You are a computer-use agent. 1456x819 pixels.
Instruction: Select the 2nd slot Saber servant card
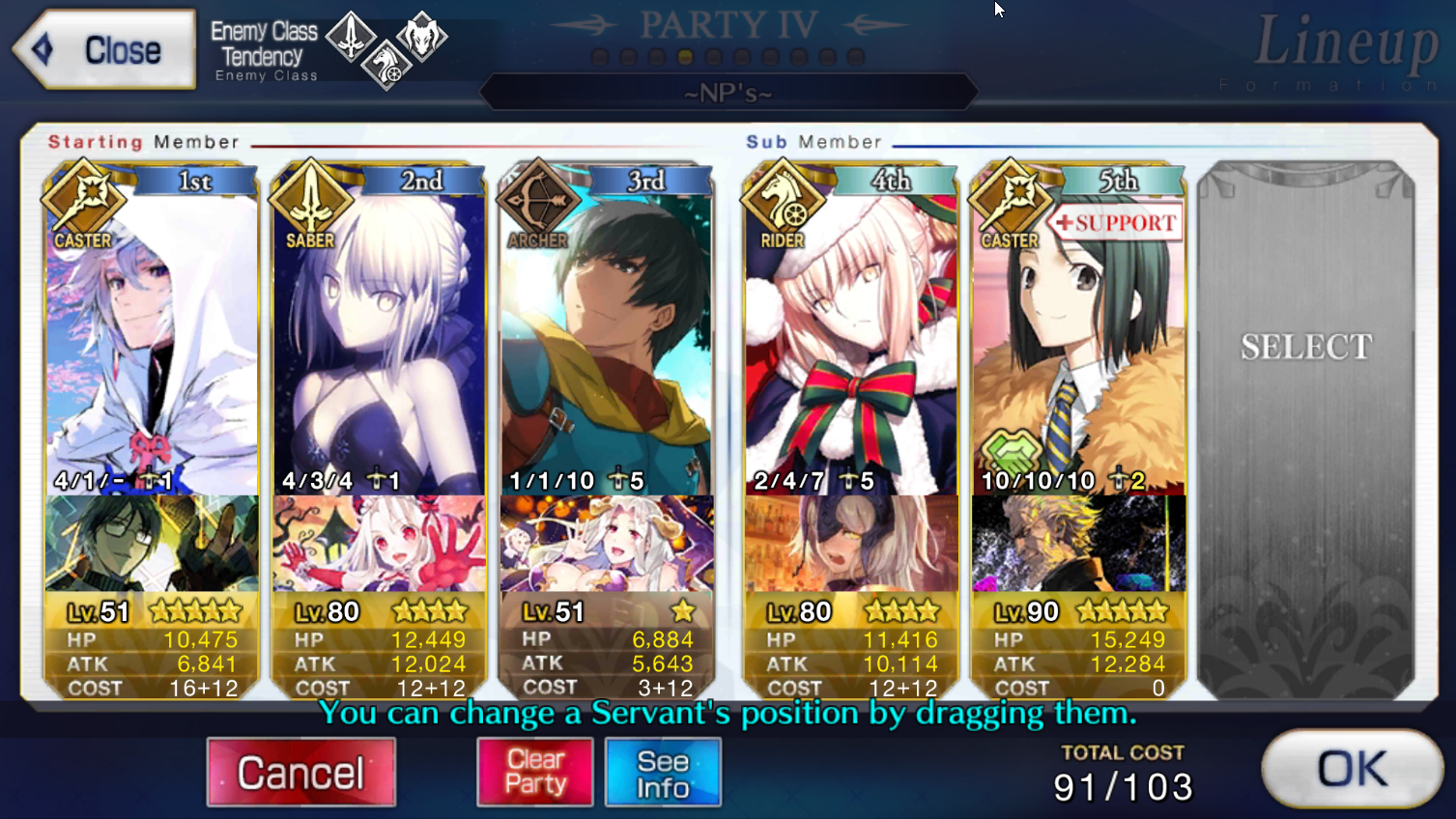pyautogui.click(x=379, y=338)
